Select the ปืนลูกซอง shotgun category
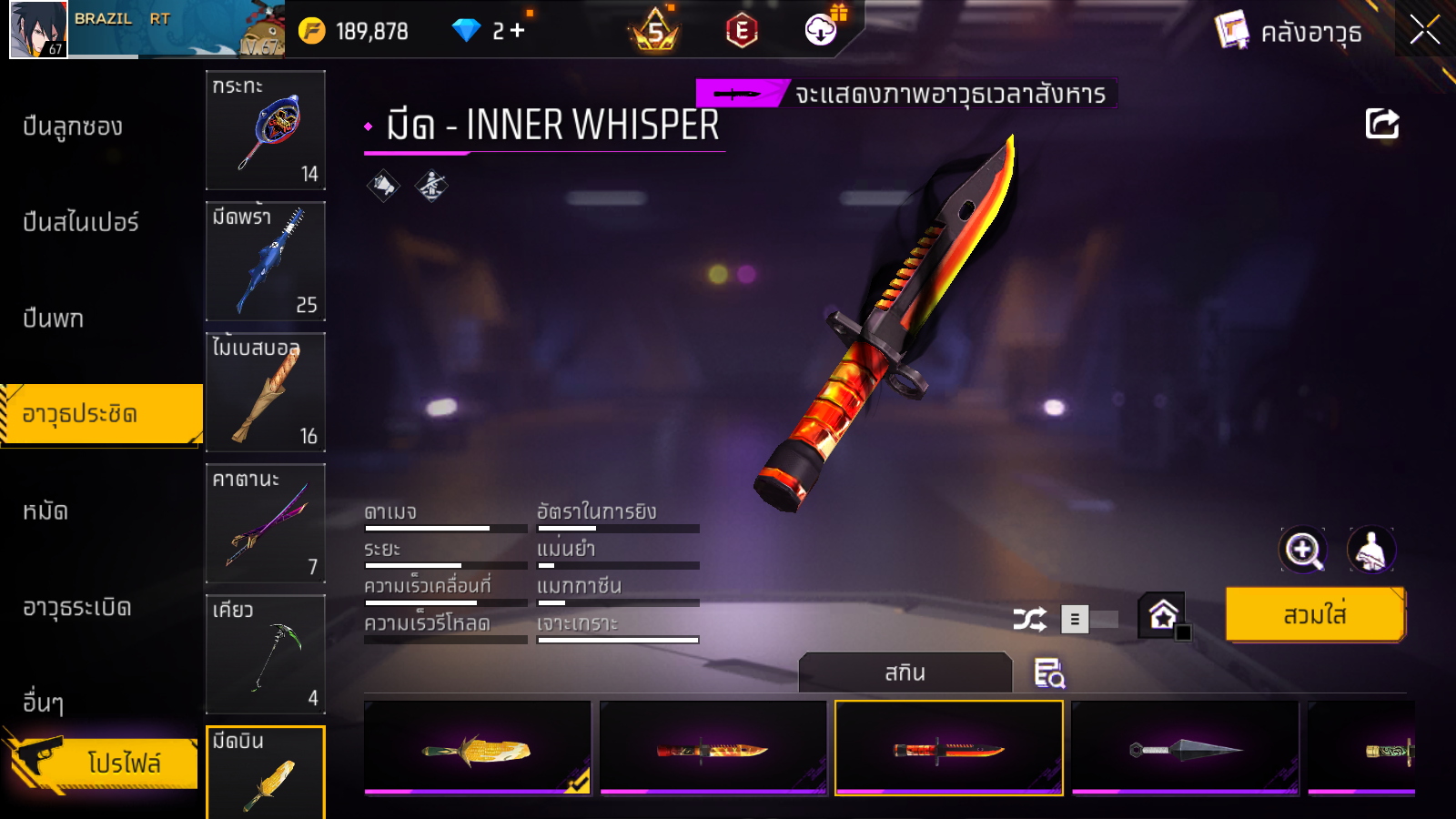The height and width of the screenshot is (819, 1456). (x=73, y=126)
